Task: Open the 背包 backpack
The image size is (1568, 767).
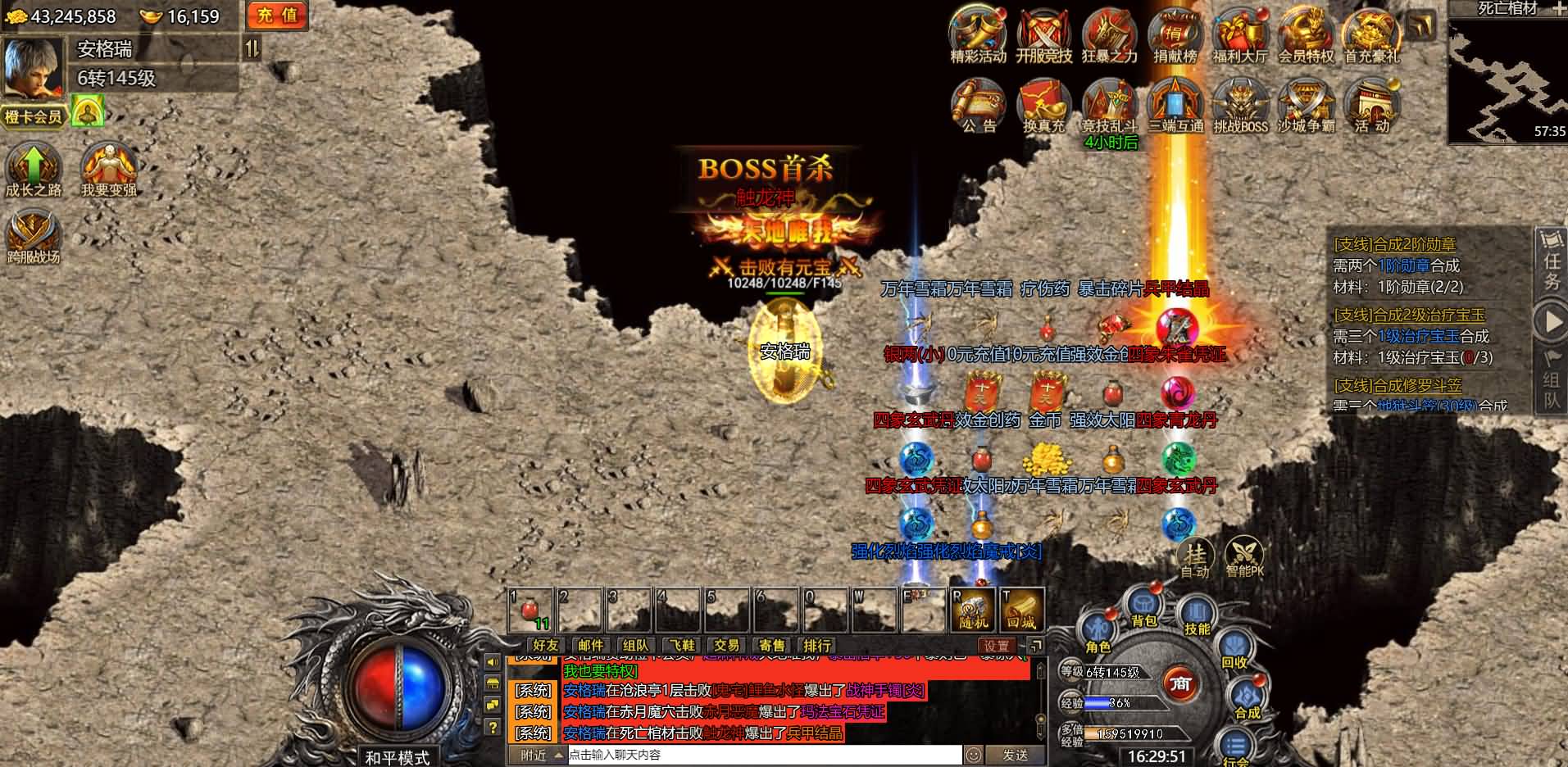Action: point(1143,610)
